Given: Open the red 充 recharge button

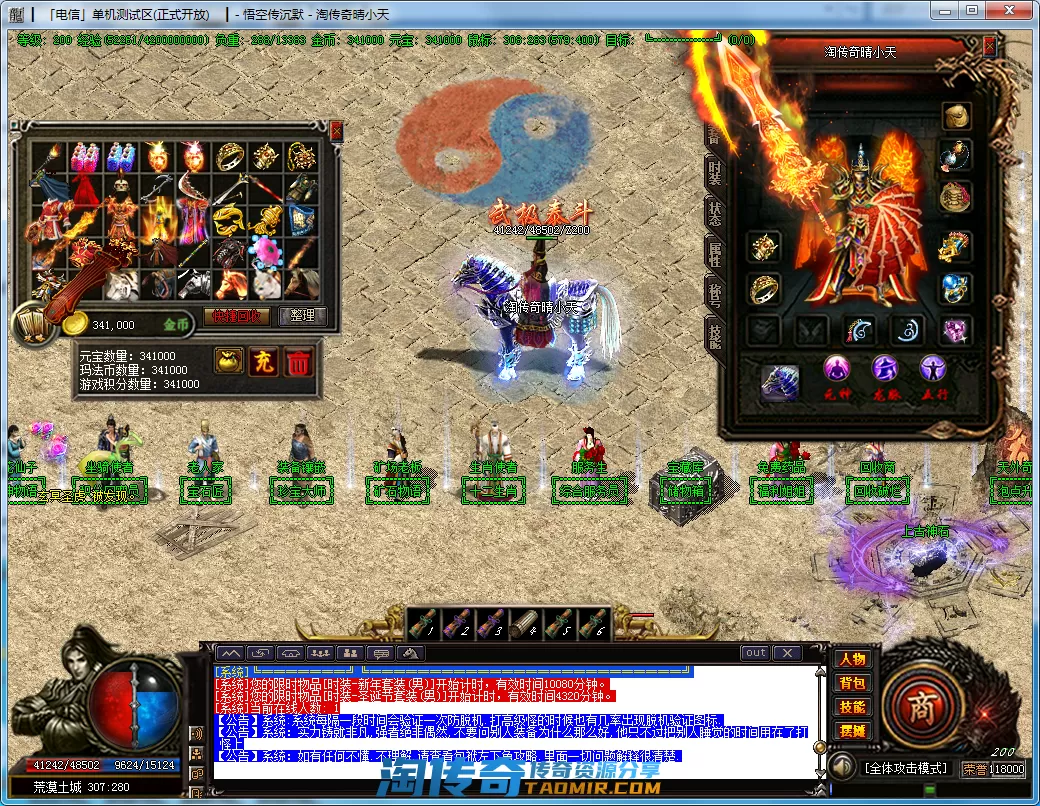Looking at the screenshot, I should tap(263, 362).
